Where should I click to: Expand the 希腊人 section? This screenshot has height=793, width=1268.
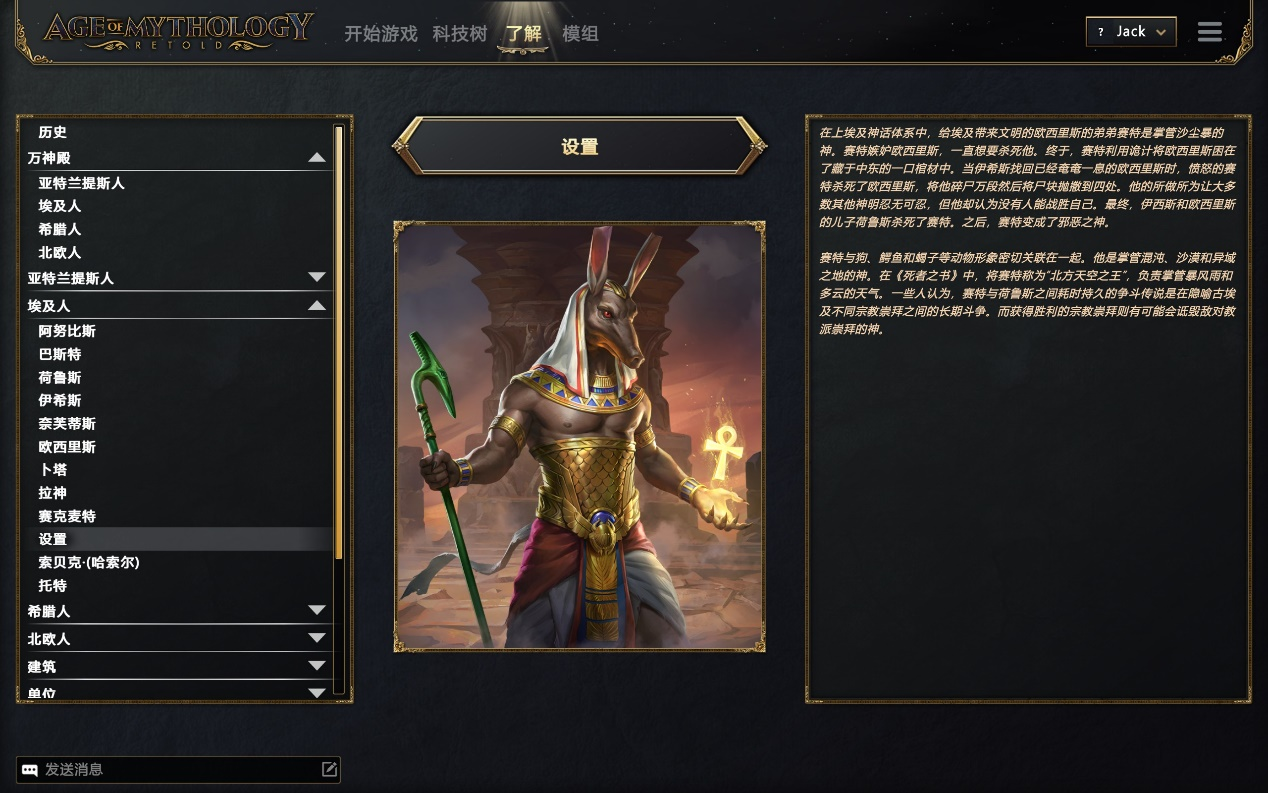[x=316, y=611]
